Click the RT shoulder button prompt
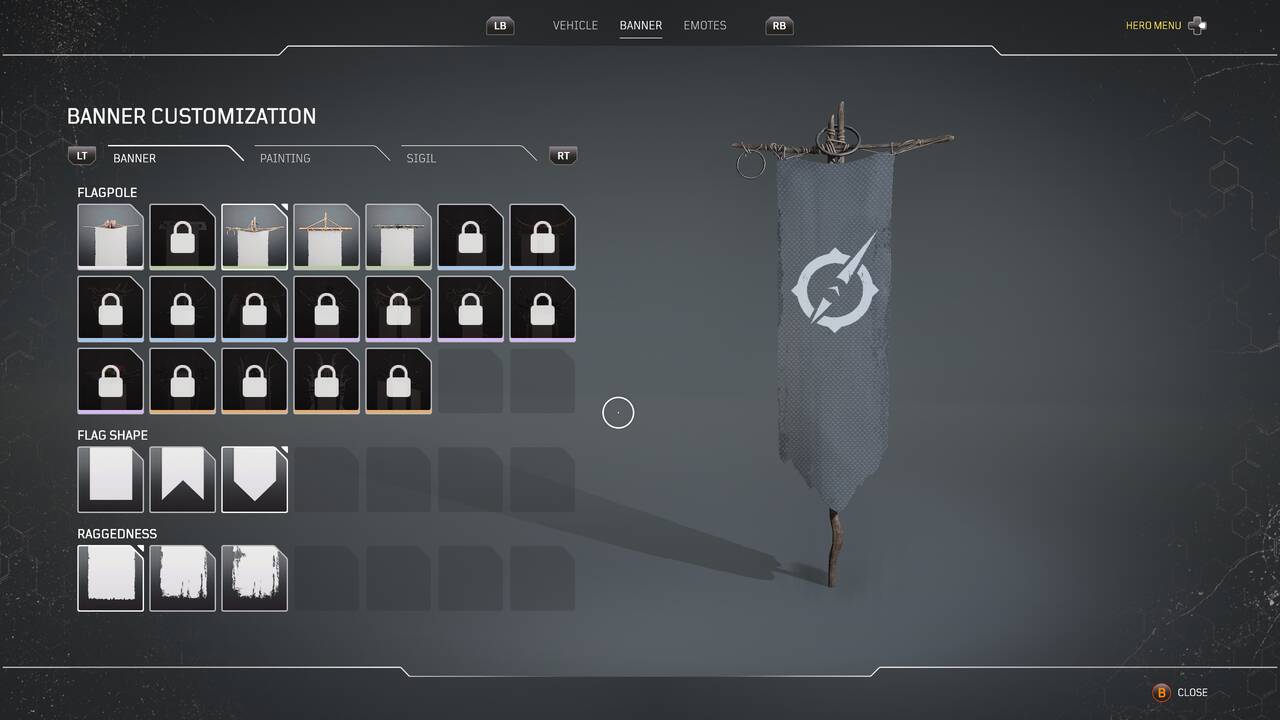Image resolution: width=1280 pixels, height=720 pixels. [563, 155]
